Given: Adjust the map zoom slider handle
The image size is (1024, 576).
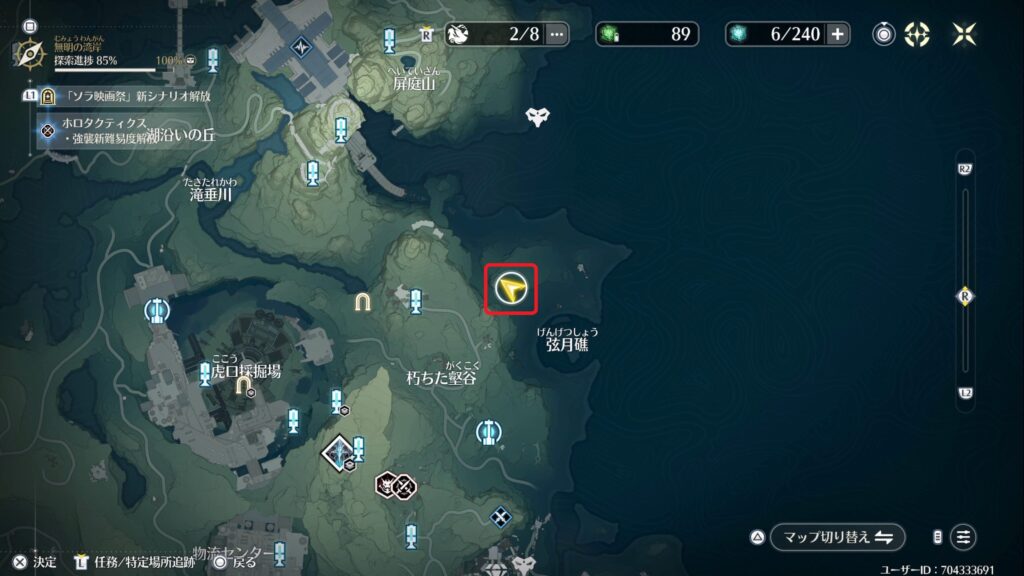Looking at the screenshot, I should [x=965, y=296].
